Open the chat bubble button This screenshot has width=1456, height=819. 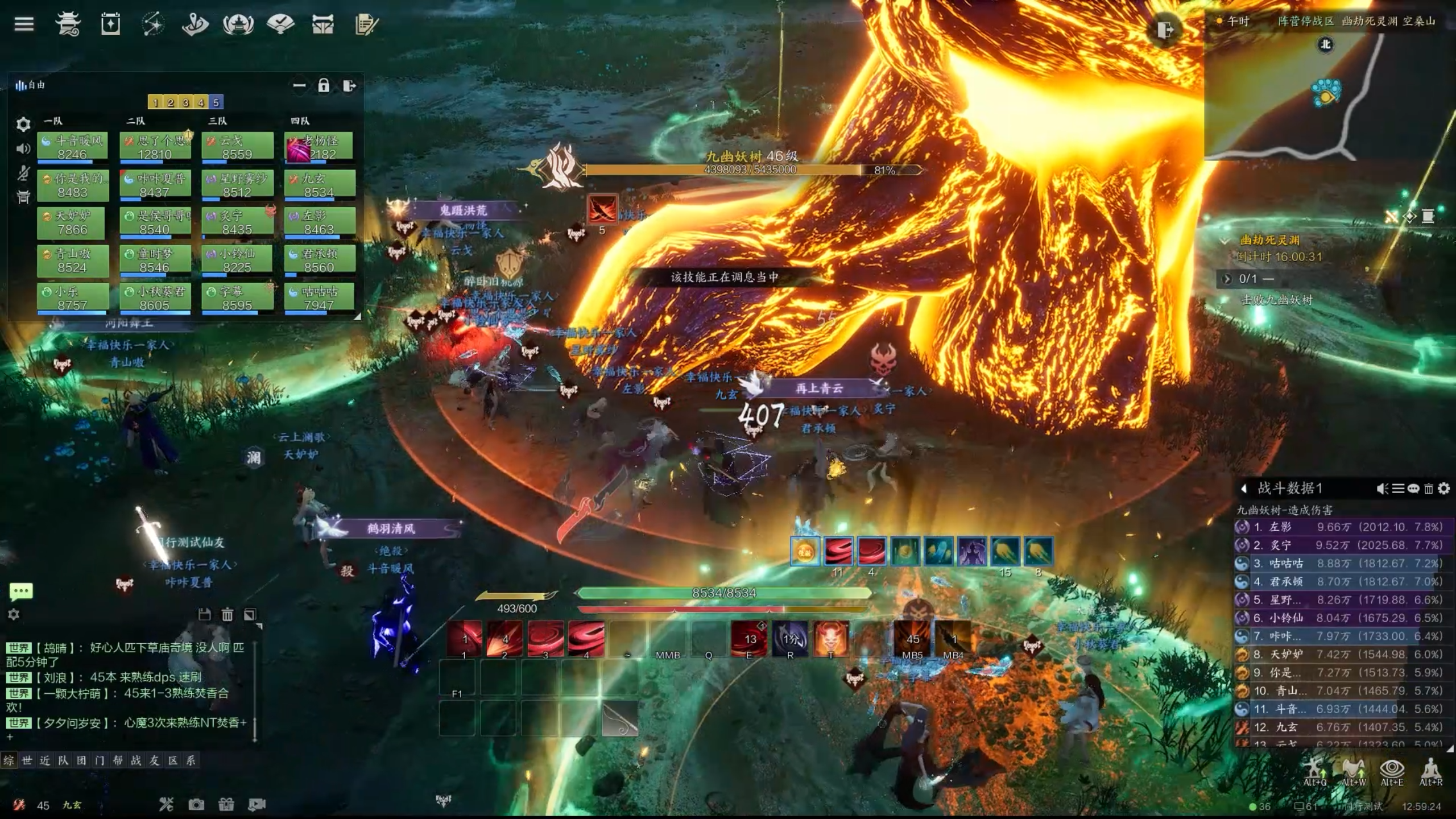point(21,591)
